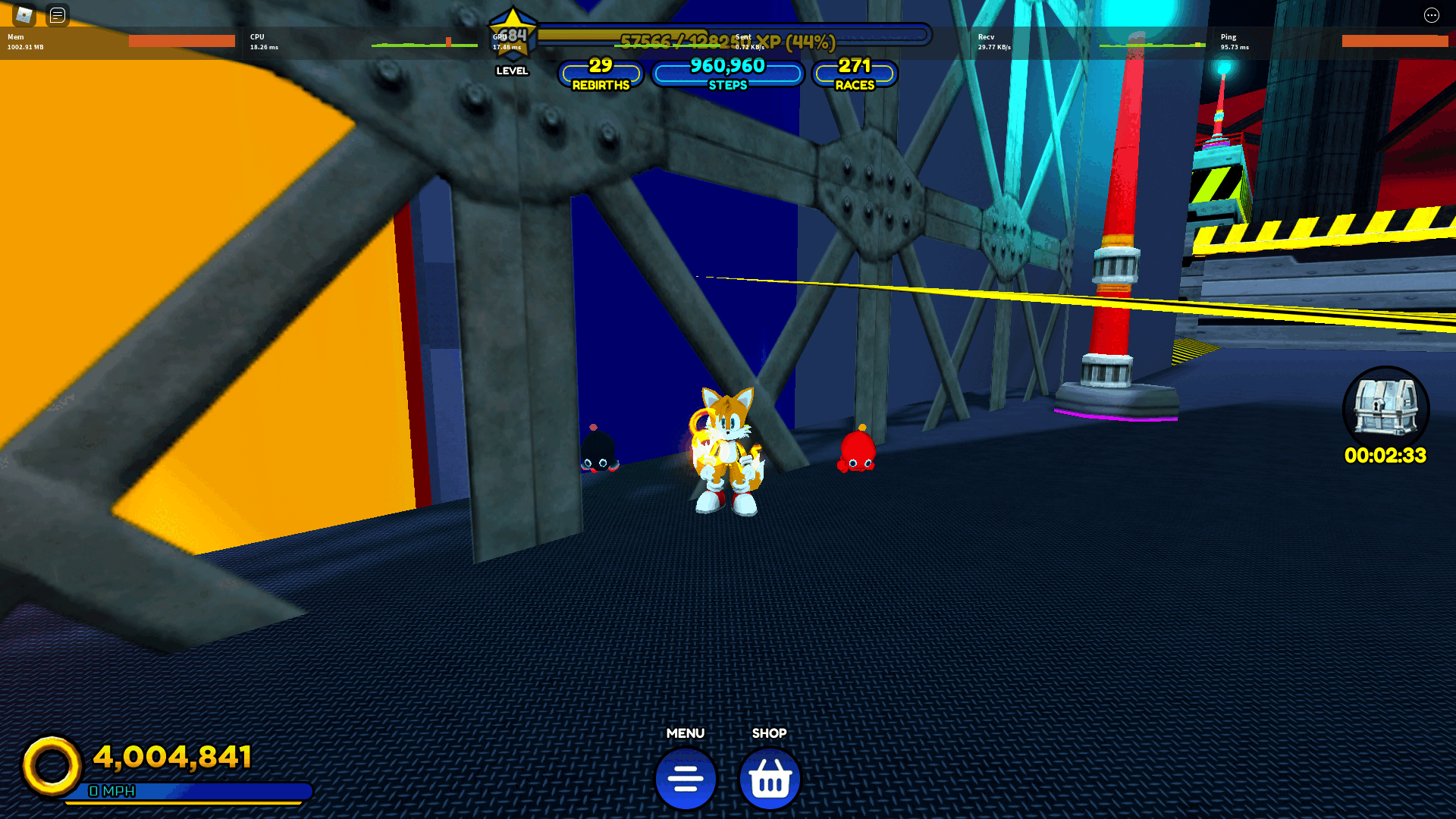Click the three-dots more options circle
The width and height of the screenshot is (1456, 819).
1432,15
